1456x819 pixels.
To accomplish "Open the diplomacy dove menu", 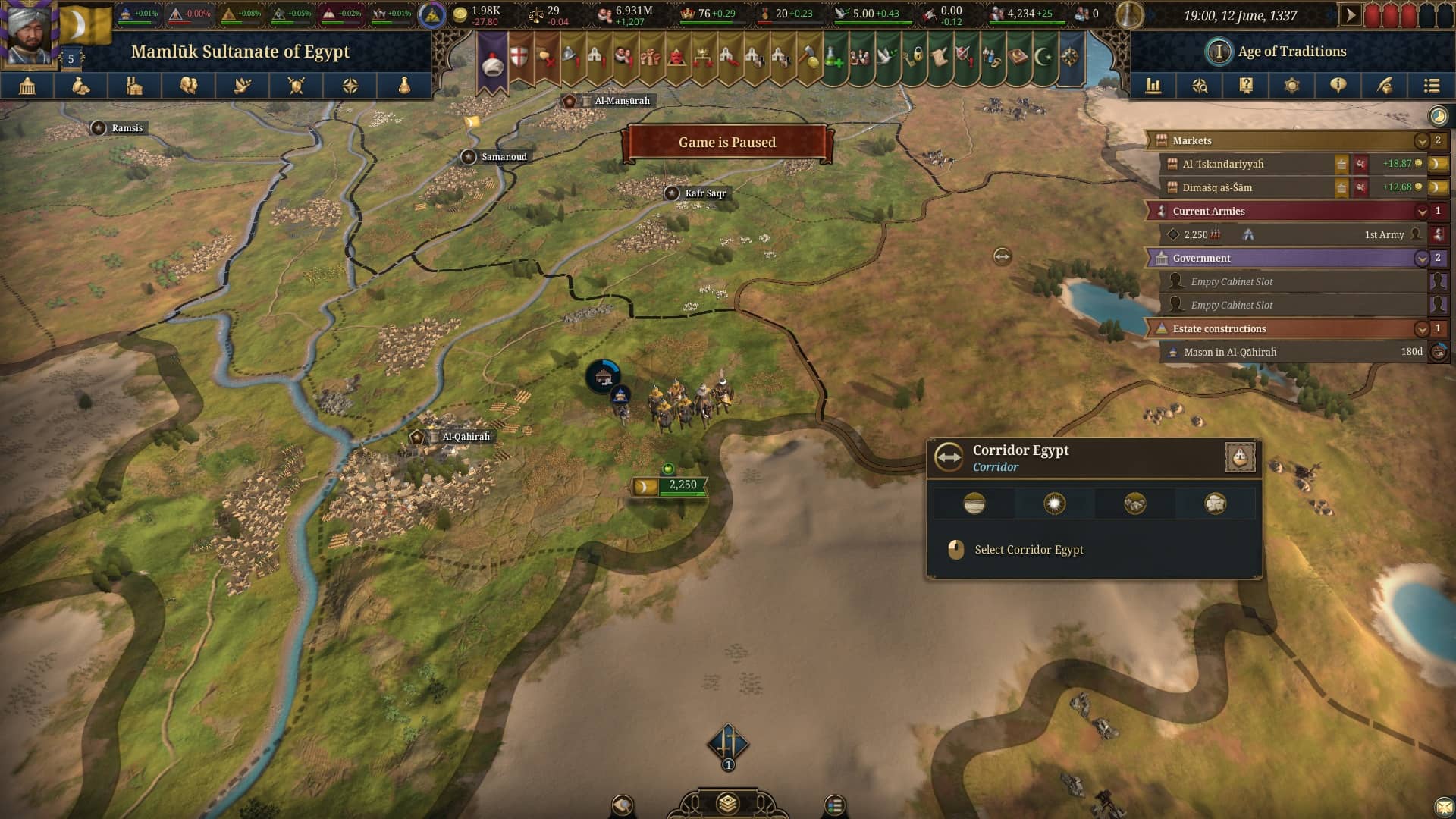I will point(243,86).
